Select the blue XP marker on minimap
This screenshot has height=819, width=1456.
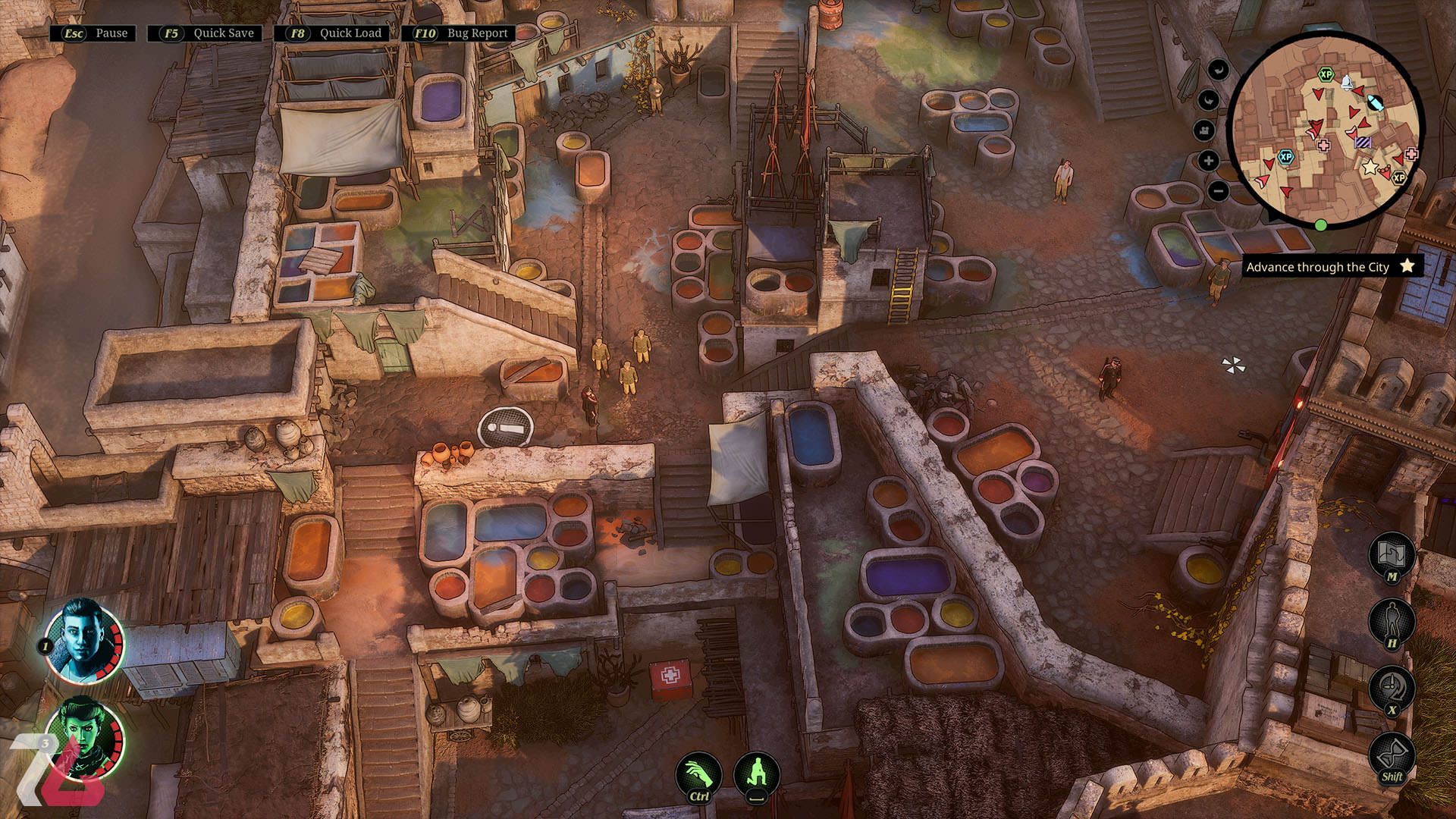click(1285, 157)
